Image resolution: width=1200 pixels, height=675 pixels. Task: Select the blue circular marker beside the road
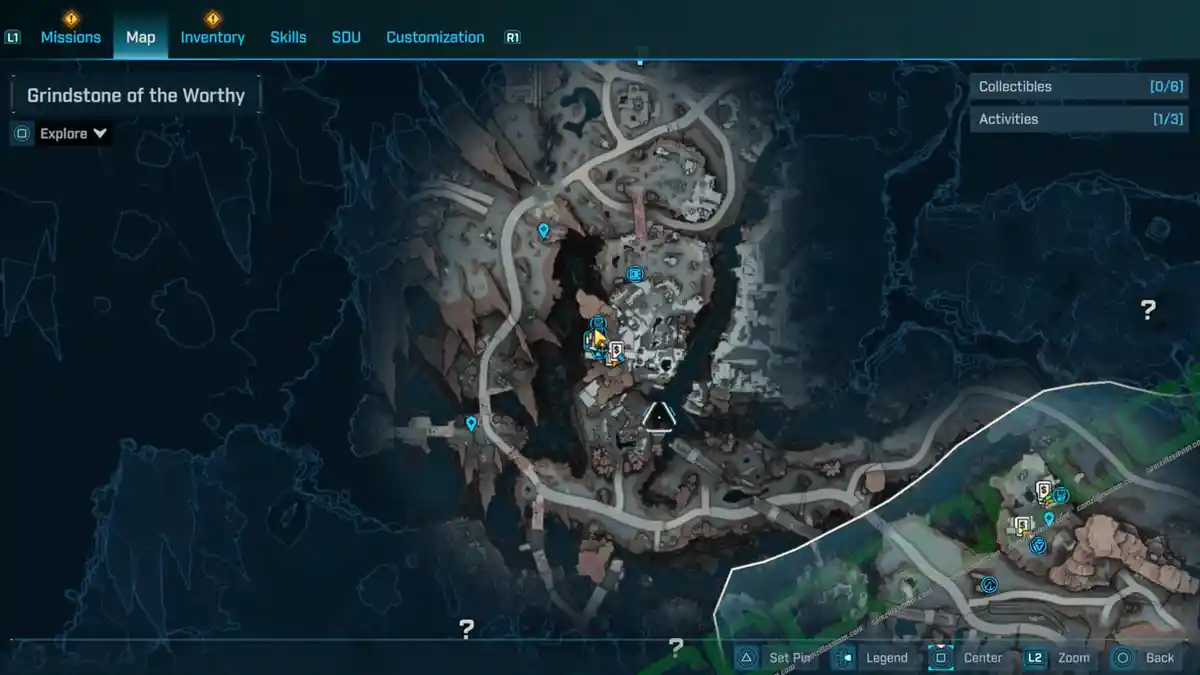pyautogui.click(x=990, y=585)
